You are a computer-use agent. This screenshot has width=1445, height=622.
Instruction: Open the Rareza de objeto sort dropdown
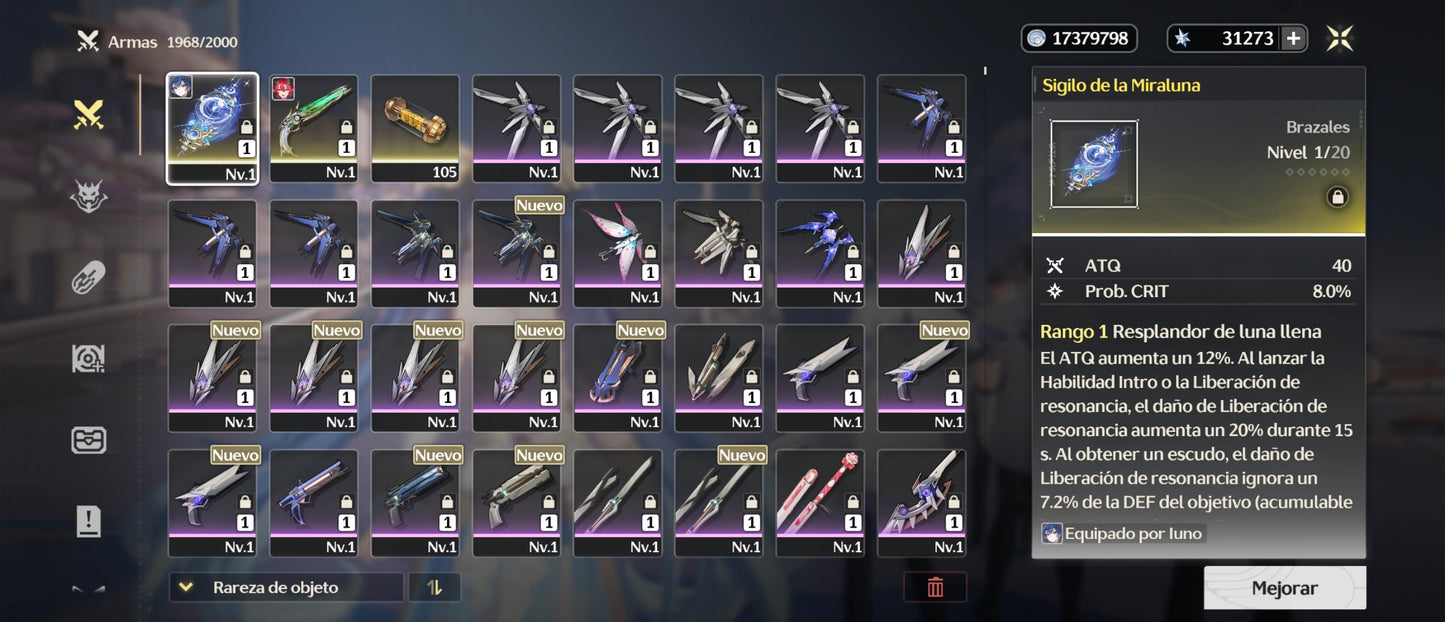click(286, 587)
